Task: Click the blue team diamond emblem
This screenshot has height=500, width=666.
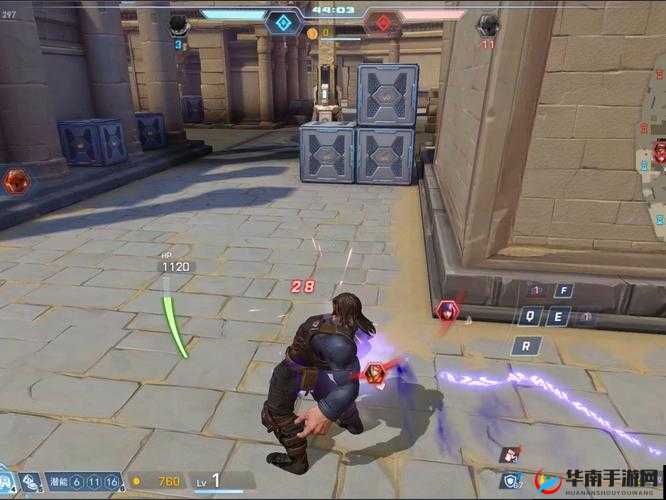Action: coord(283,21)
